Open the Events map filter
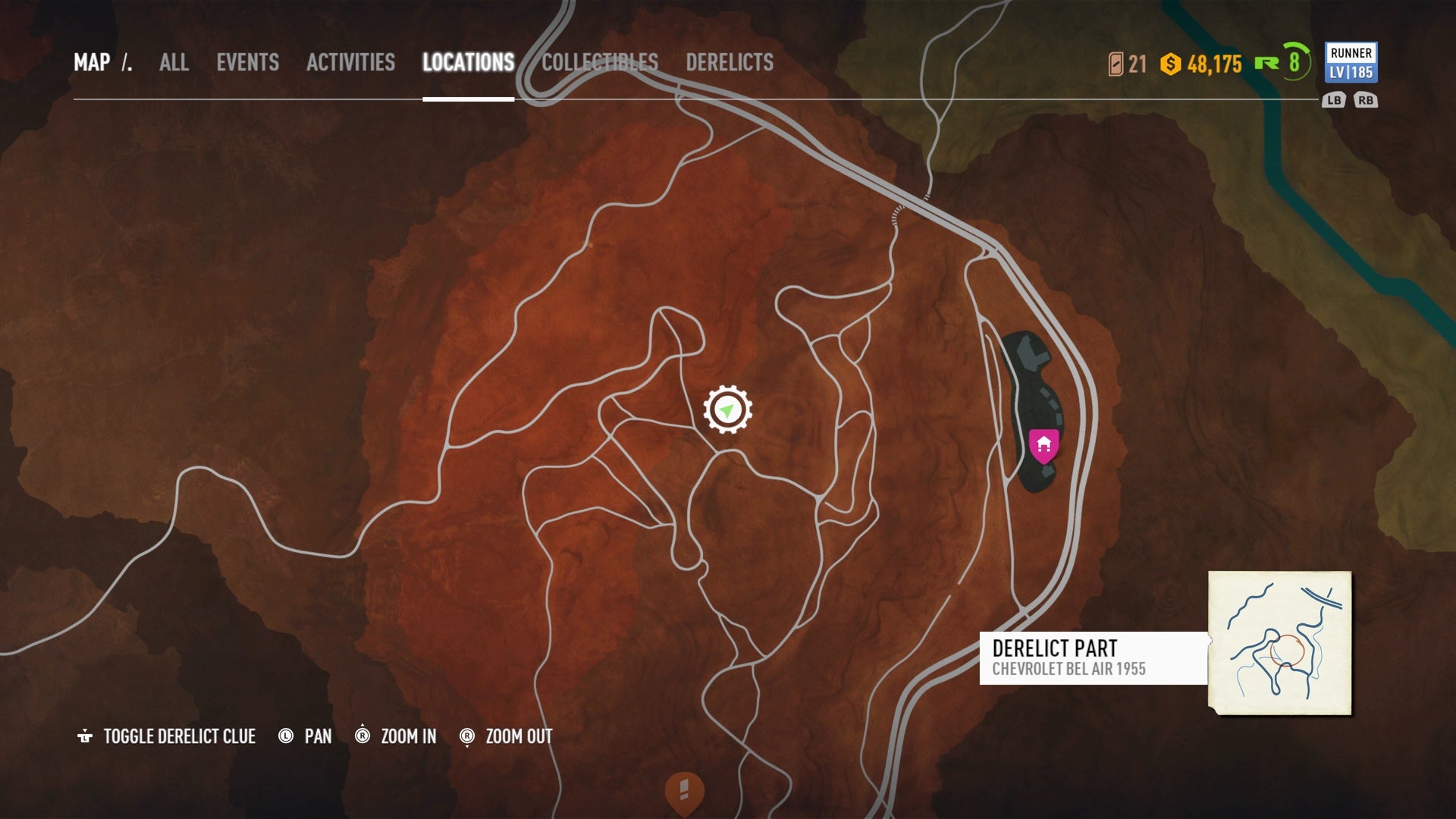The width and height of the screenshot is (1456, 819). [x=247, y=62]
